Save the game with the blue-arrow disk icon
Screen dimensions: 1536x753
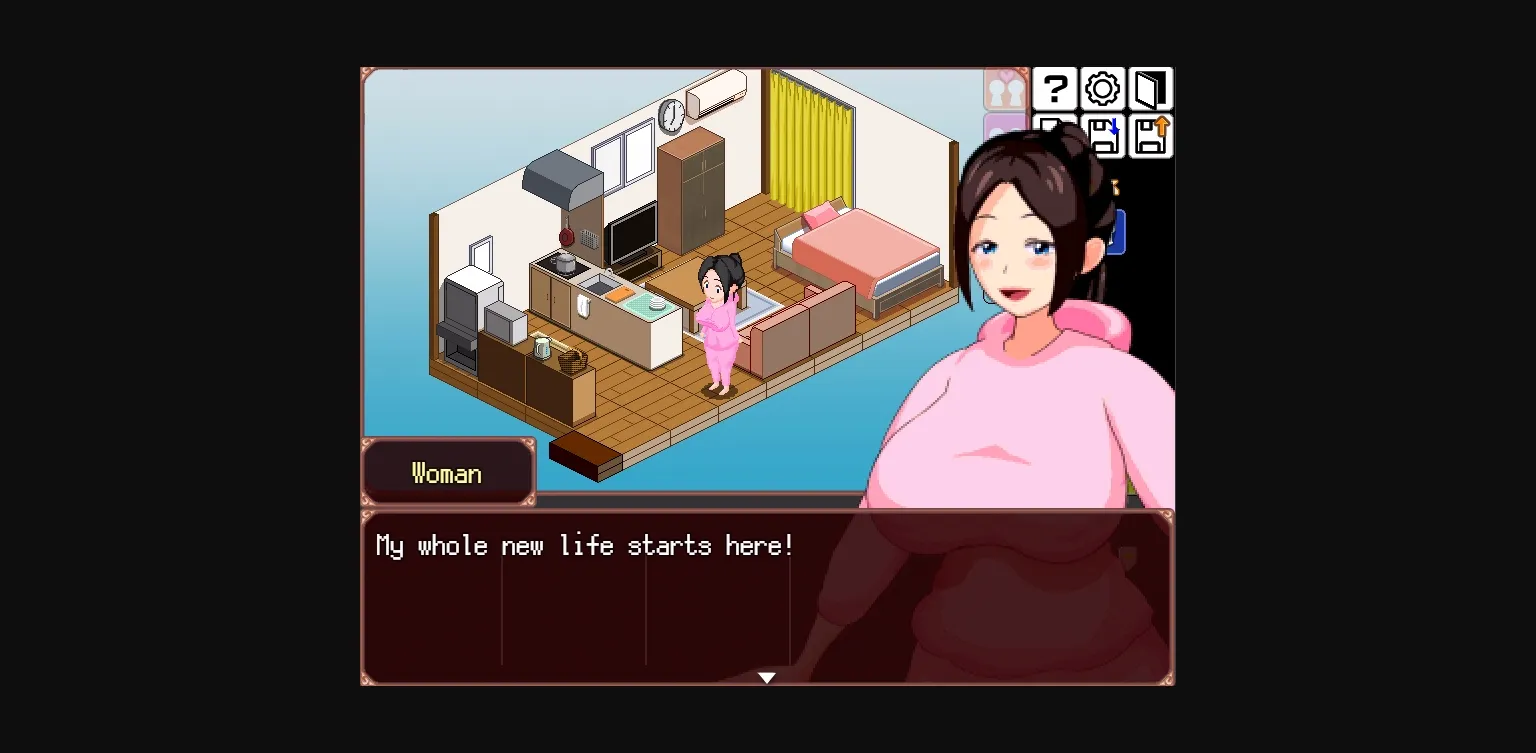click(x=1103, y=137)
